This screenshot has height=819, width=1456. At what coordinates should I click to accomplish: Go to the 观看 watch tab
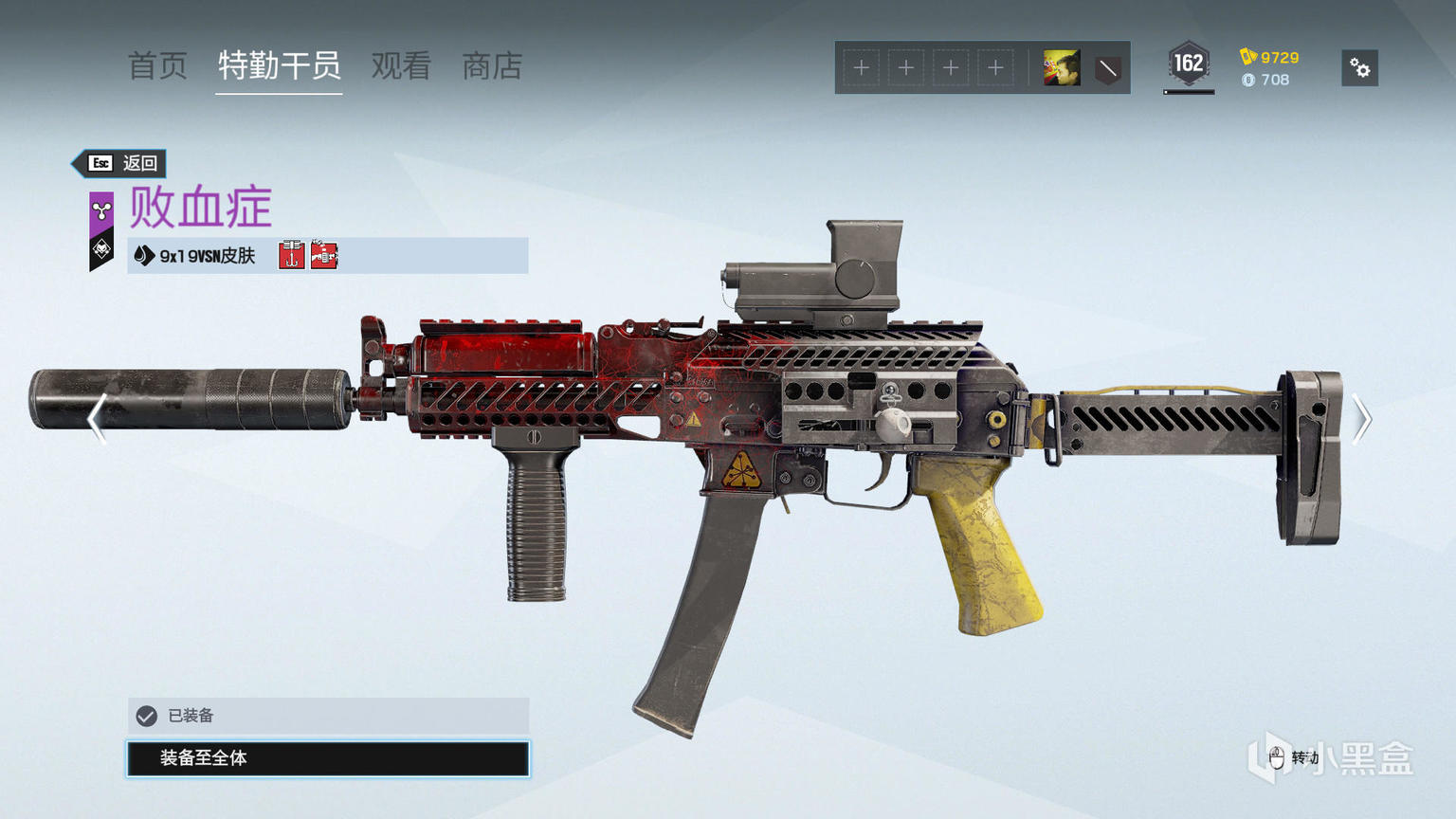tap(401, 66)
